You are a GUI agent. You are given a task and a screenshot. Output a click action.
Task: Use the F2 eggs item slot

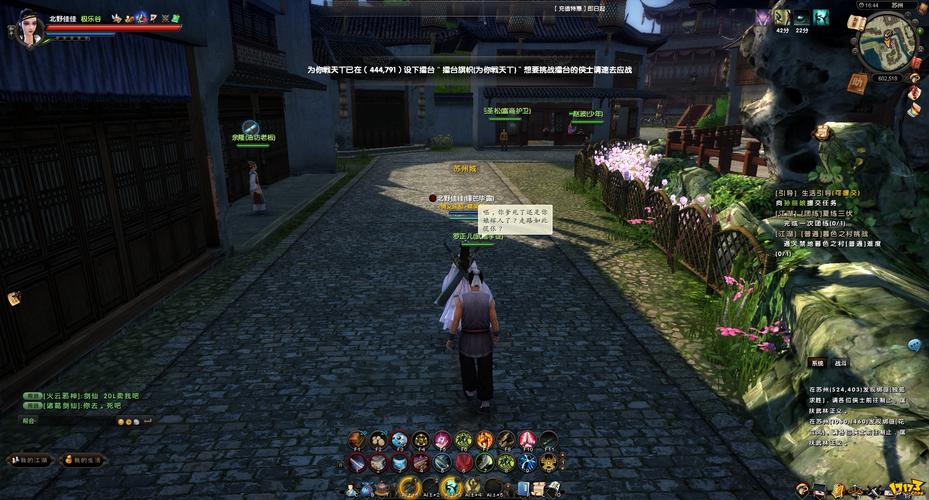(x=379, y=441)
